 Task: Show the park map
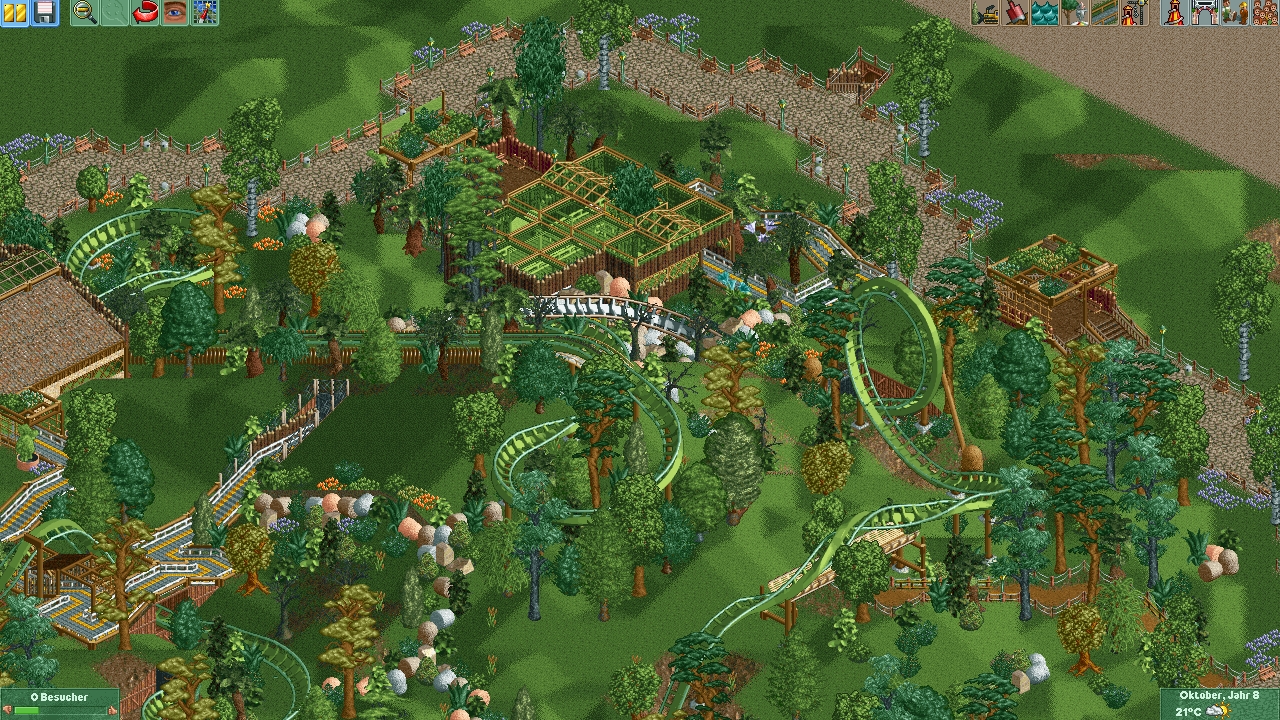[x=205, y=12]
